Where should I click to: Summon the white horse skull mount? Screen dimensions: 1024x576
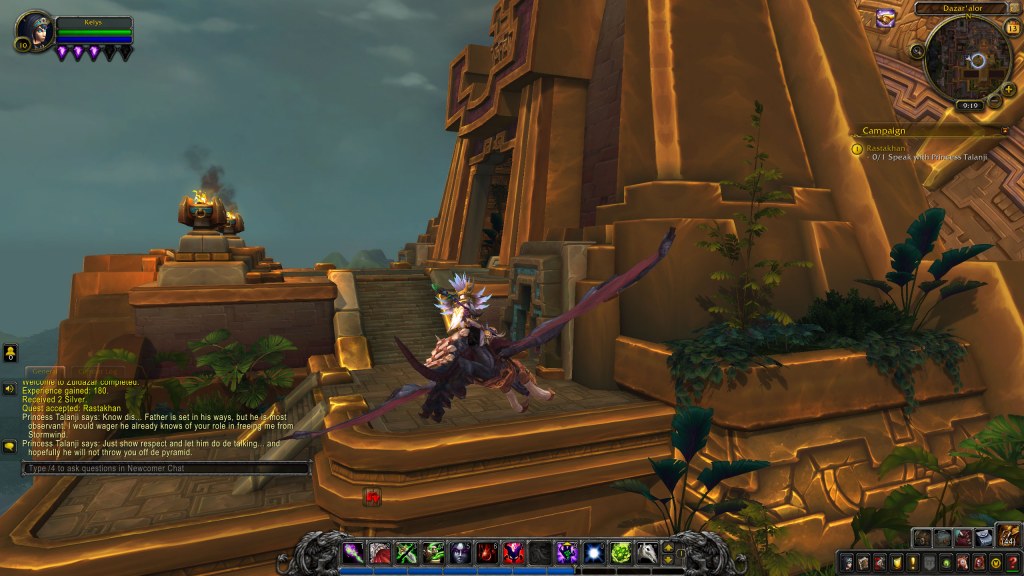[647, 551]
